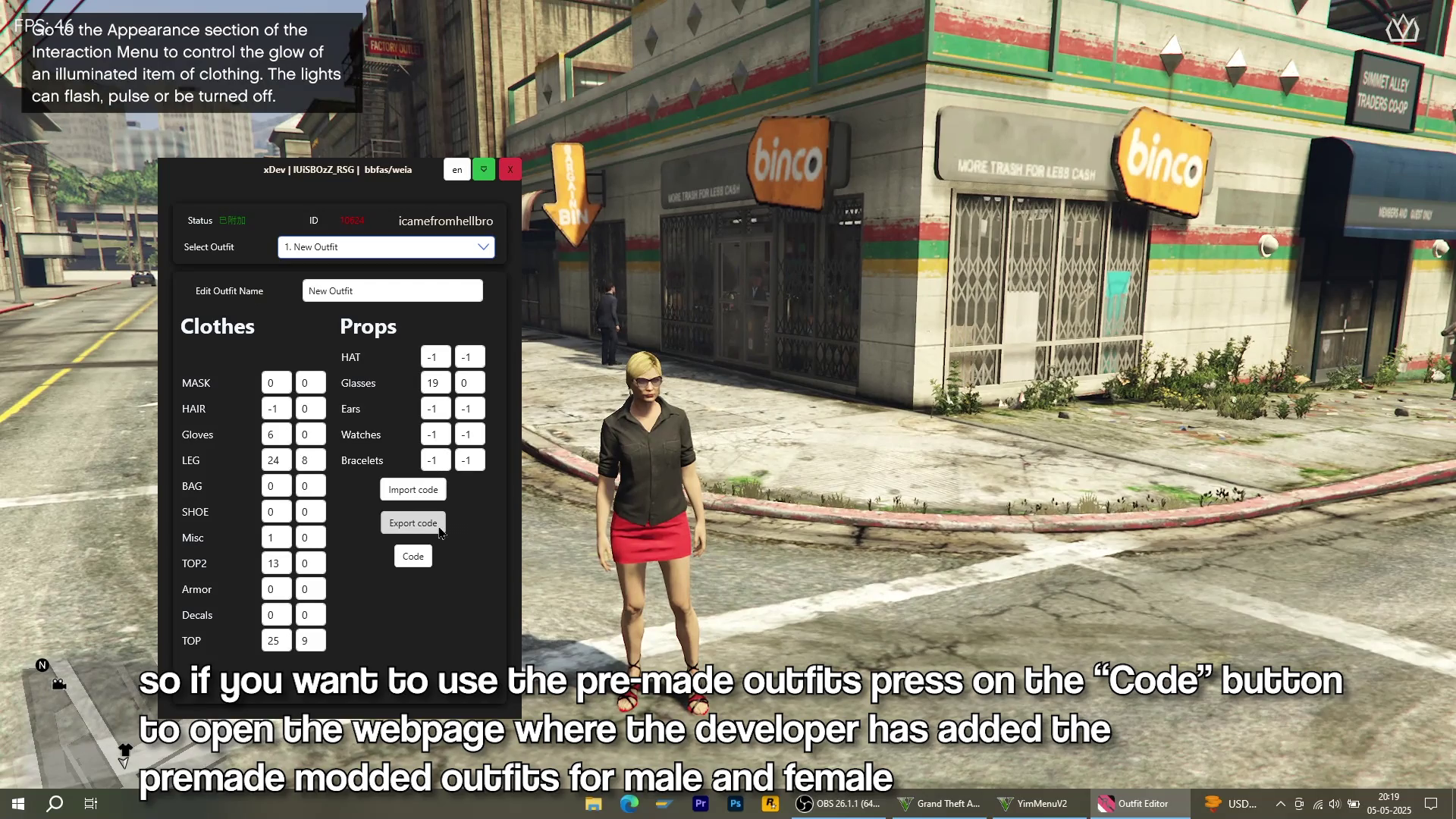Switch to YimMenuV2 in the taskbar
1456x819 pixels.
tap(1033, 804)
